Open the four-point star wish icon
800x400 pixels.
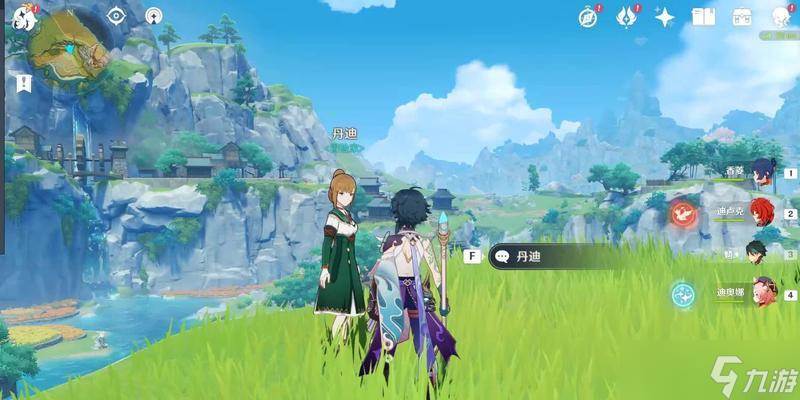(x=665, y=16)
